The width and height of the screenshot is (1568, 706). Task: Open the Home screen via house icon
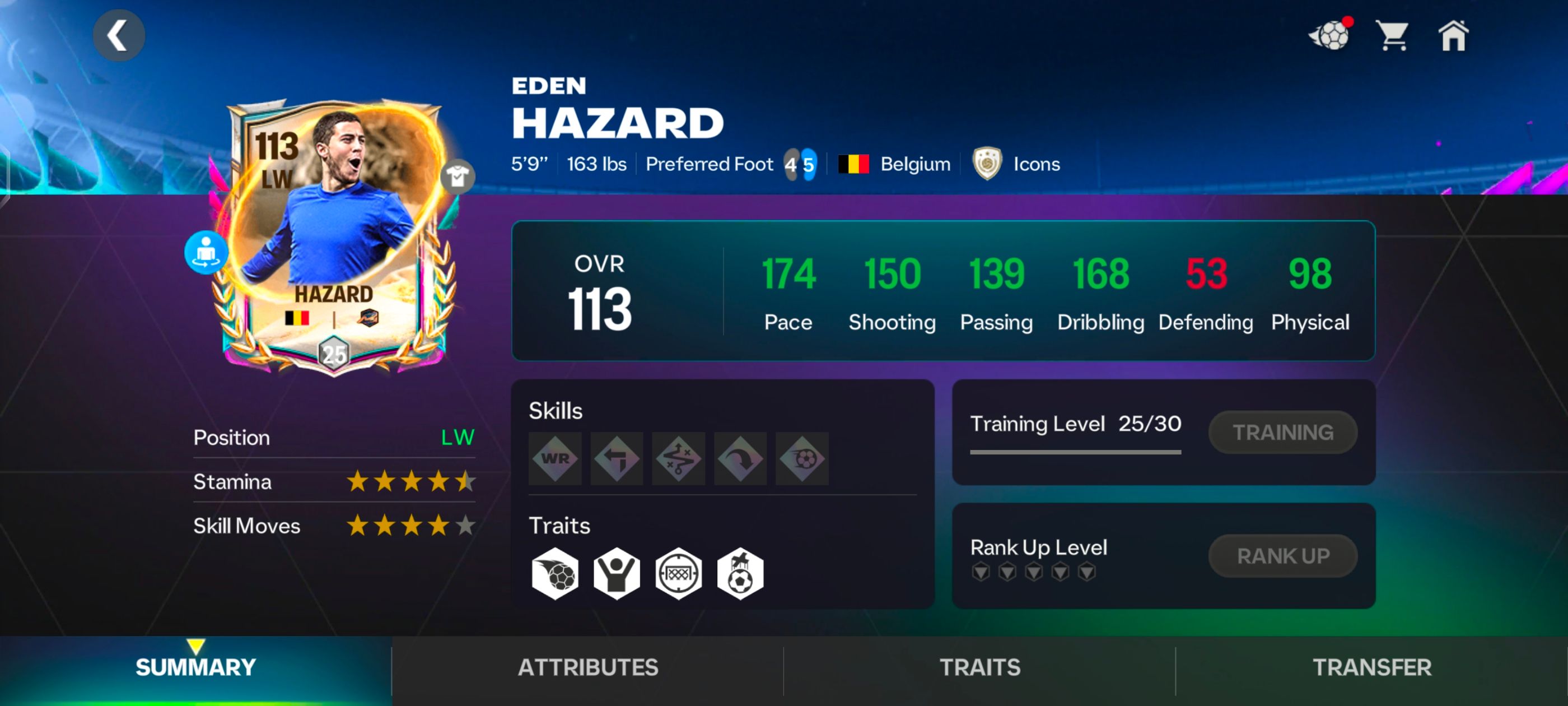[x=1455, y=36]
